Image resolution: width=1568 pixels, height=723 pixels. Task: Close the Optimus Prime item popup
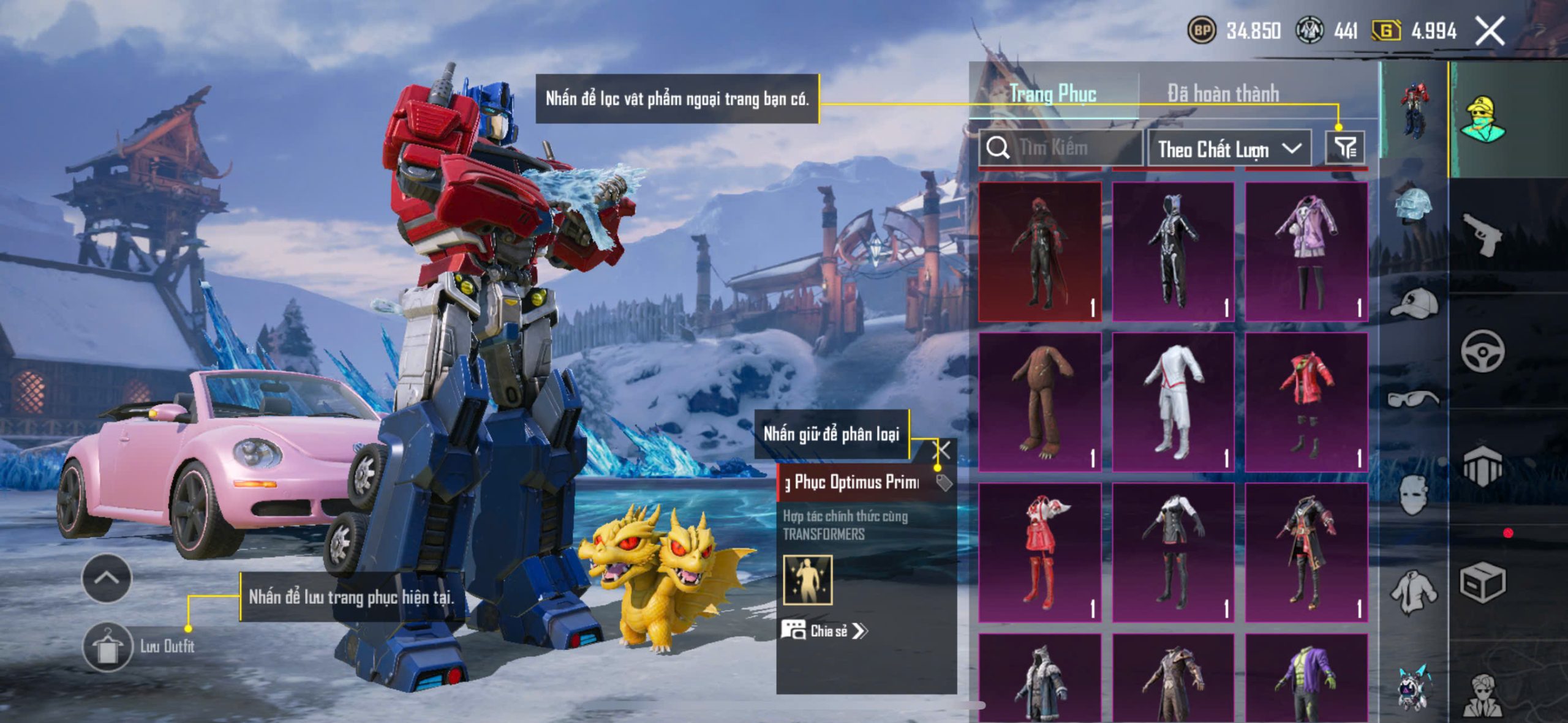point(943,451)
